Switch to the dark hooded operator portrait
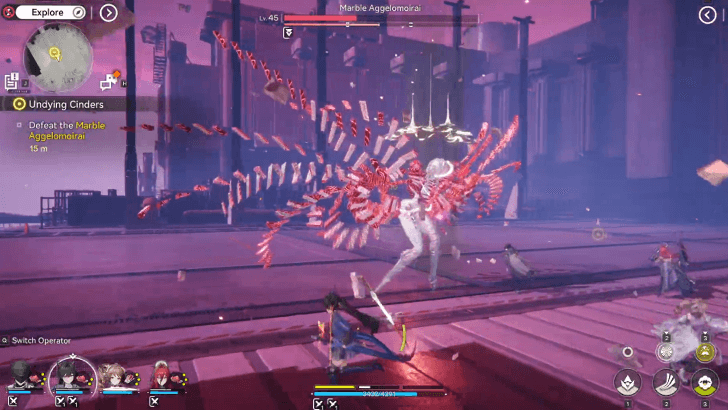Screen dimensions: 728x410 pyautogui.click(x=19, y=378)
